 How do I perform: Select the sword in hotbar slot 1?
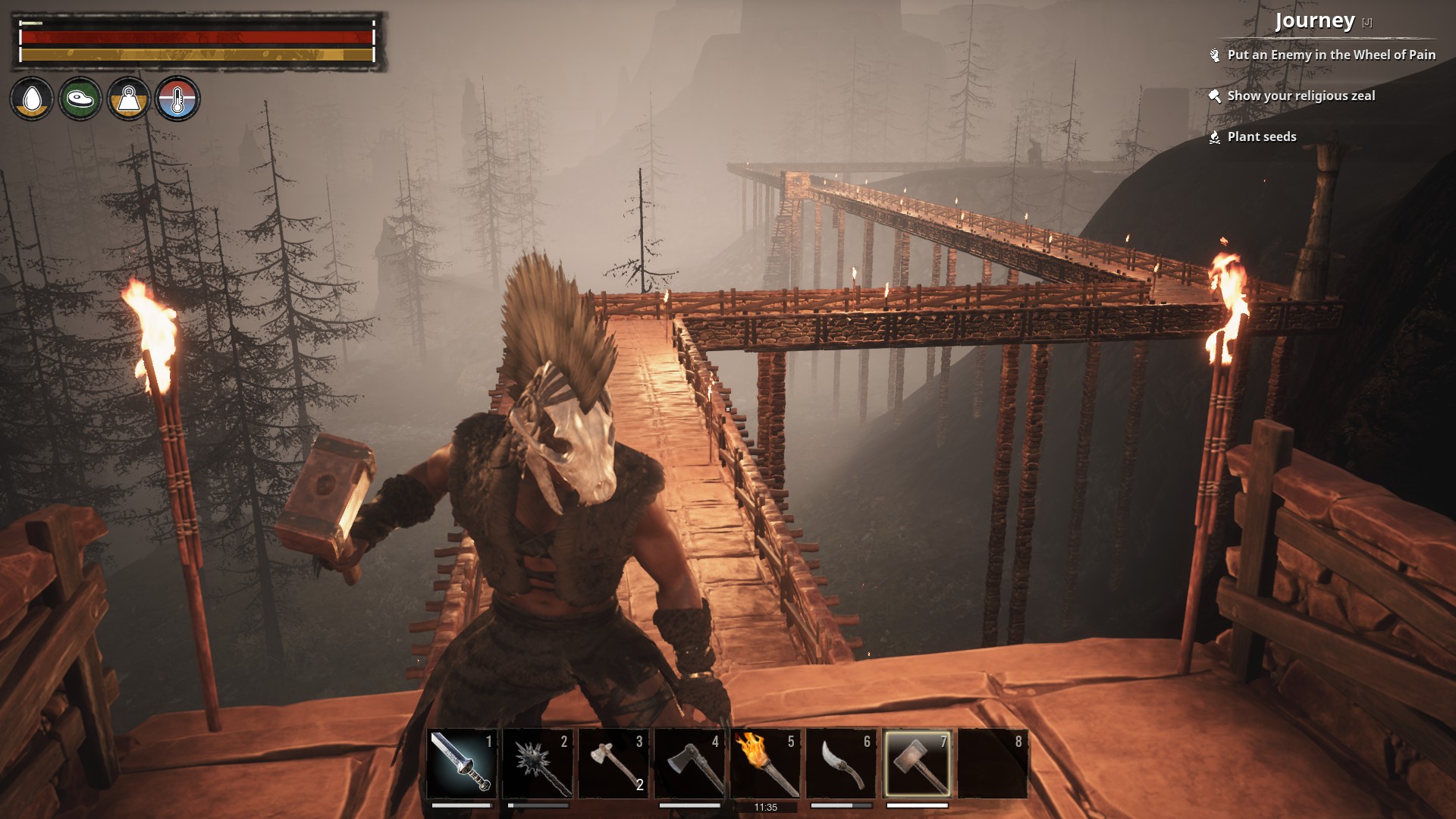click(462, 764)
